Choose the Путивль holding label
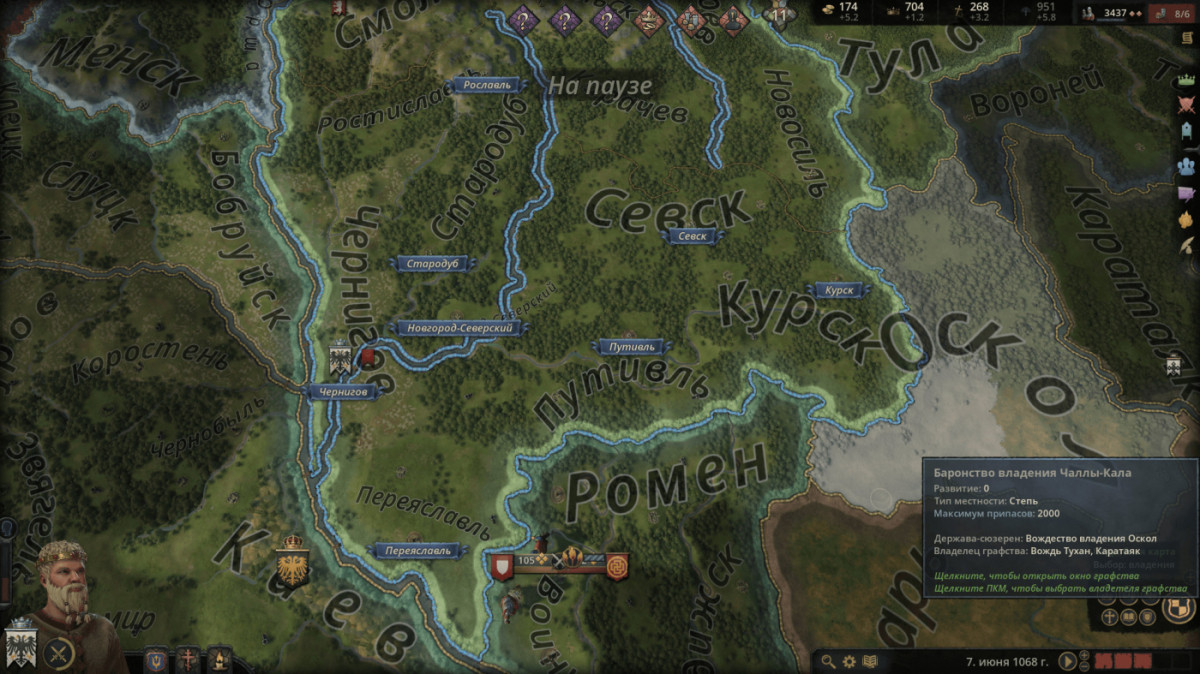1200x674 pixels. click(631, 347)
